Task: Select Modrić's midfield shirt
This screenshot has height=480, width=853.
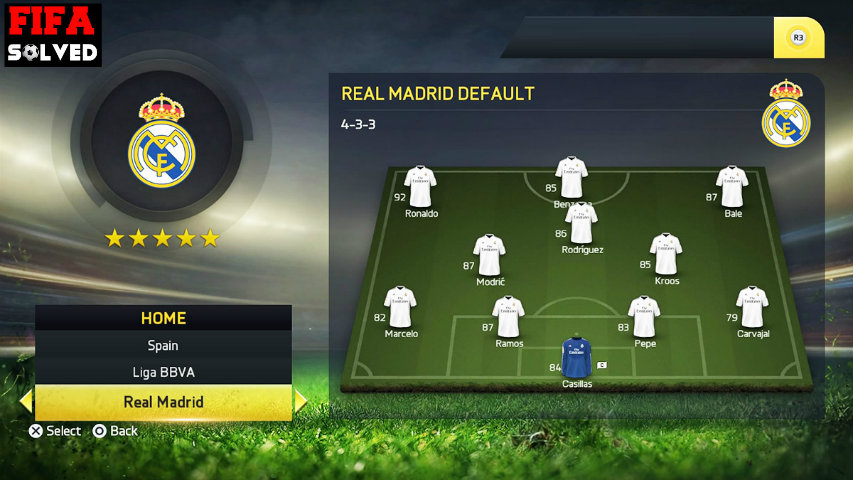Action: pos(489,255)
